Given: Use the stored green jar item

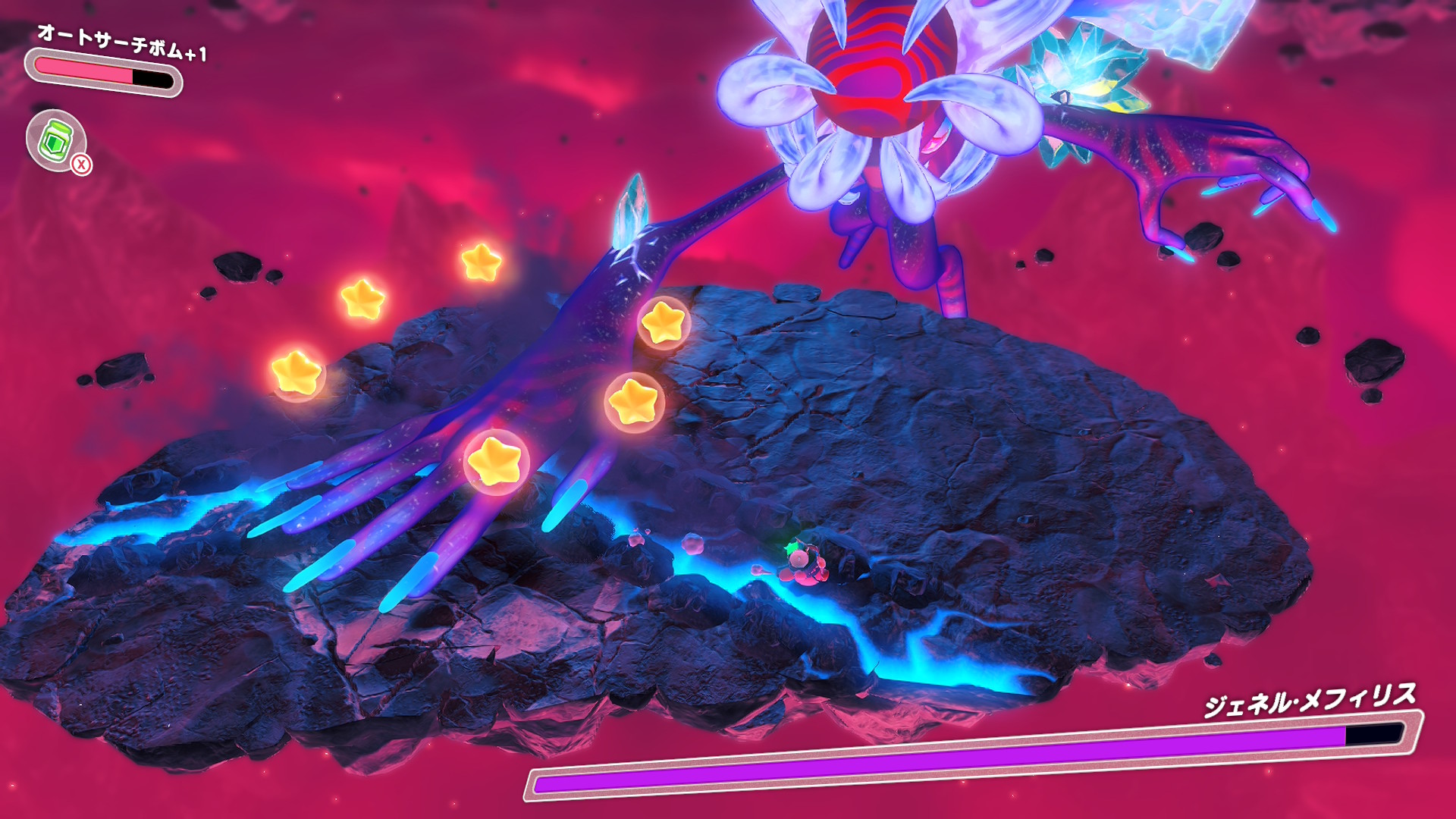Looking at the screenshot, I should click(55, 140).
